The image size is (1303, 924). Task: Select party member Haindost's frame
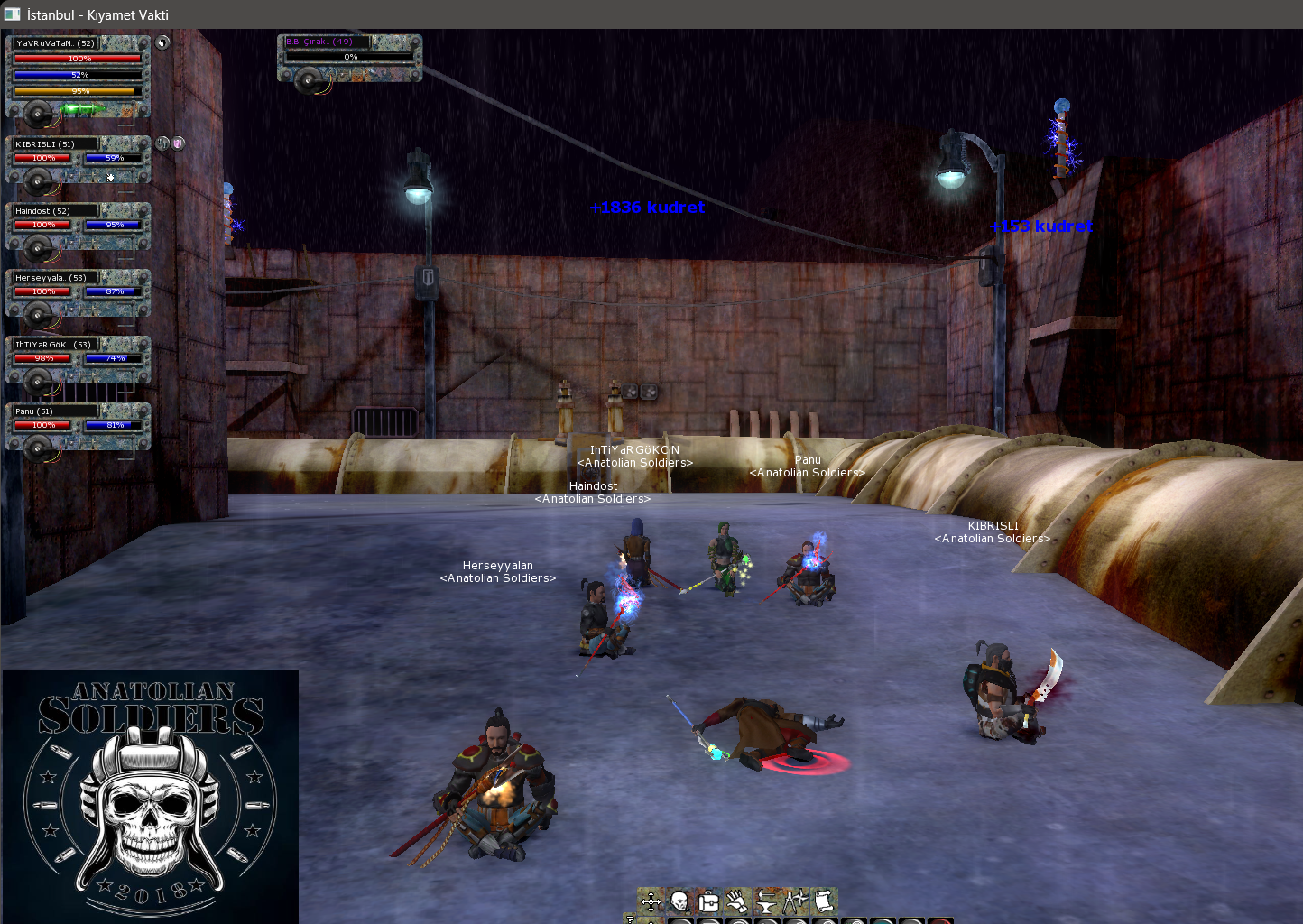(x=79, y=226)
